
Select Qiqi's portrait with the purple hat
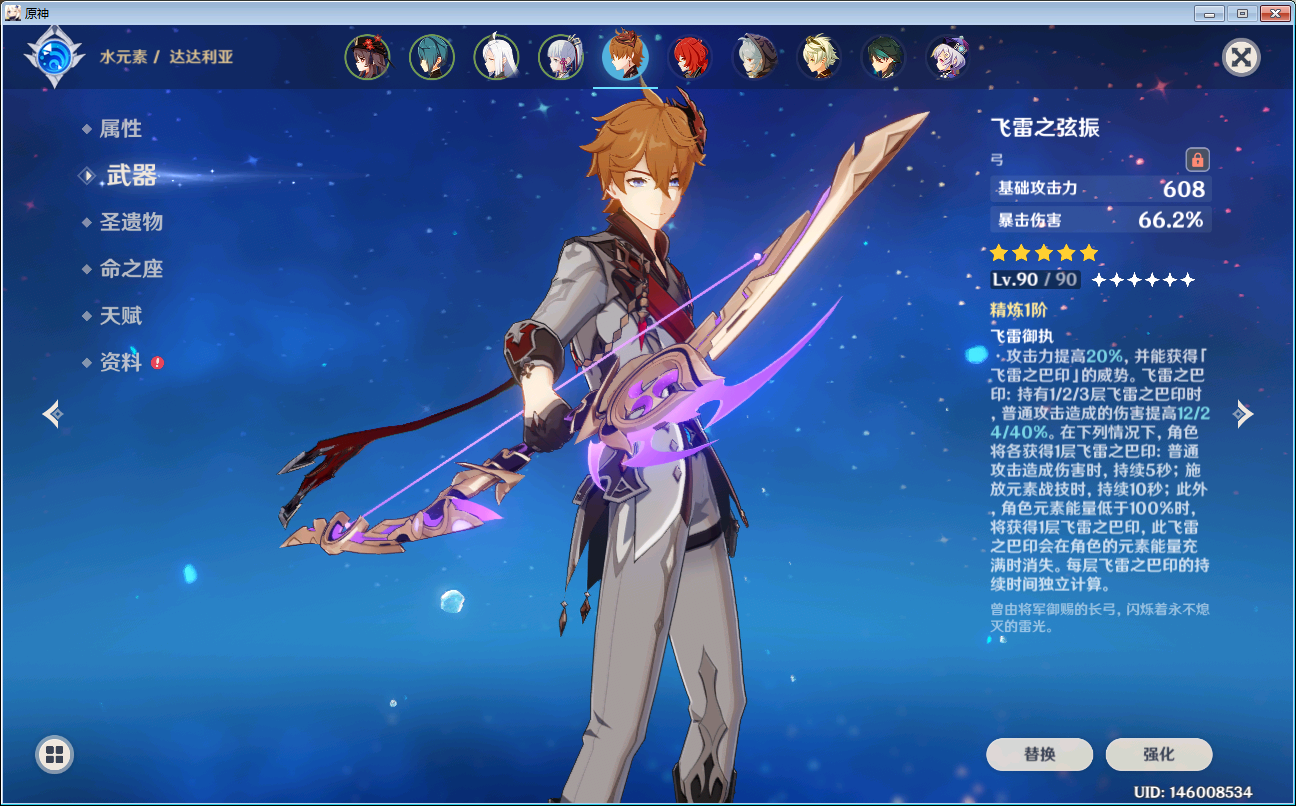[947, 57]
